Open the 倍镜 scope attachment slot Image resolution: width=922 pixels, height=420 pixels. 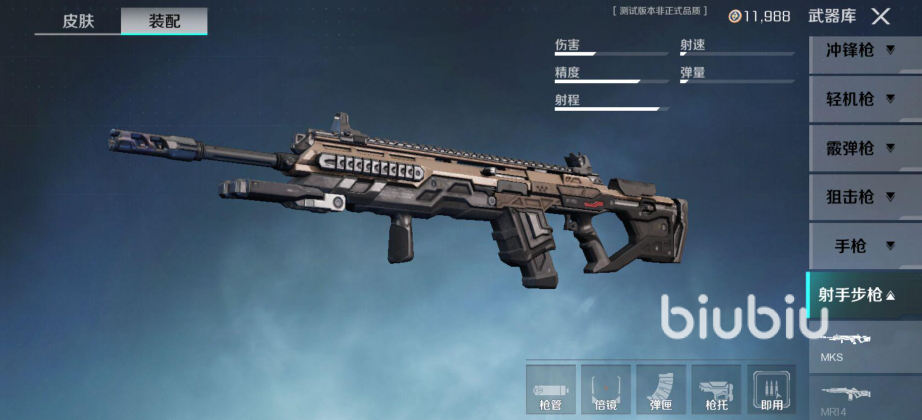point(606,389)
